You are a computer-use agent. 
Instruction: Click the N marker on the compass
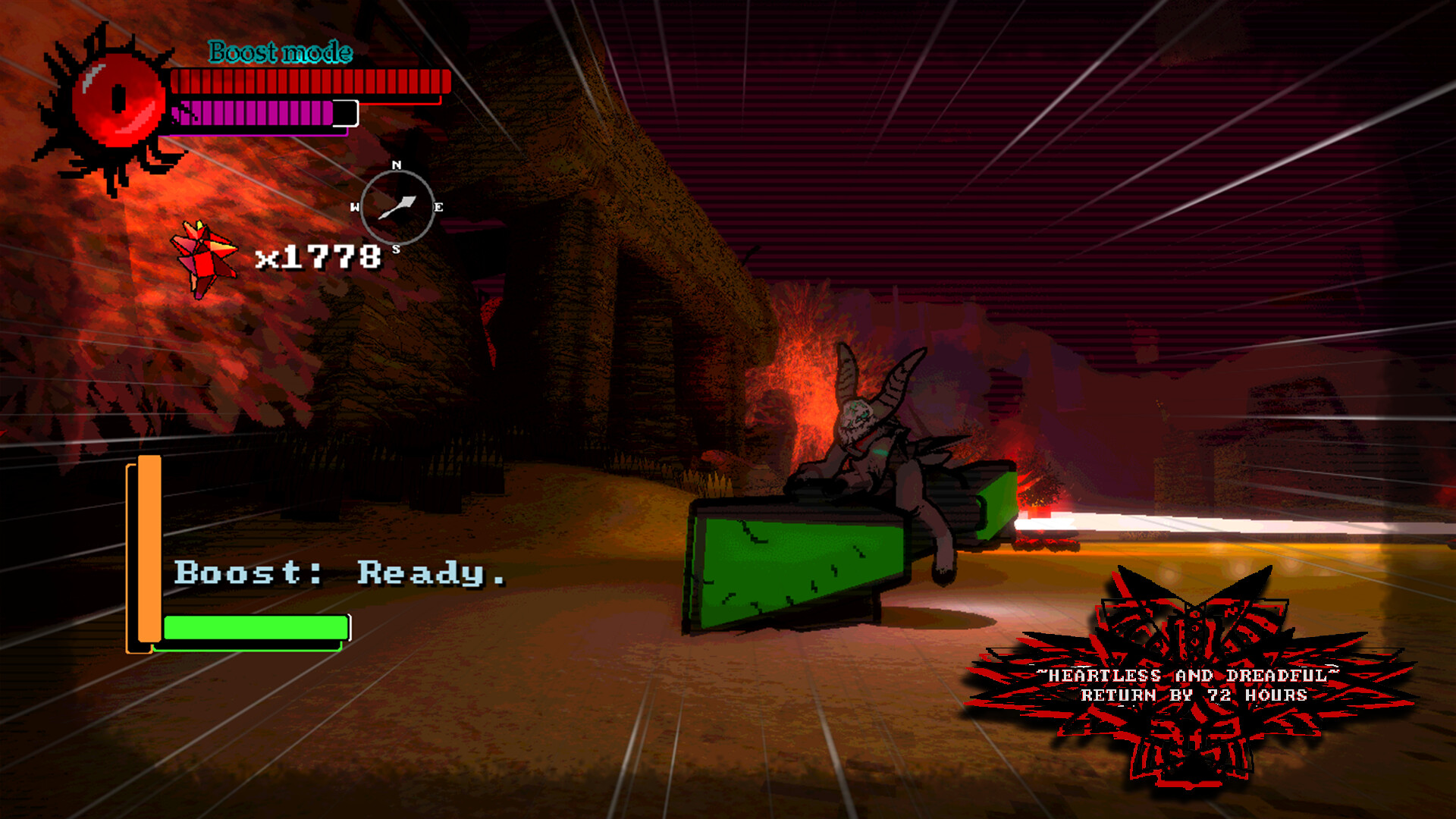(397, 165)
